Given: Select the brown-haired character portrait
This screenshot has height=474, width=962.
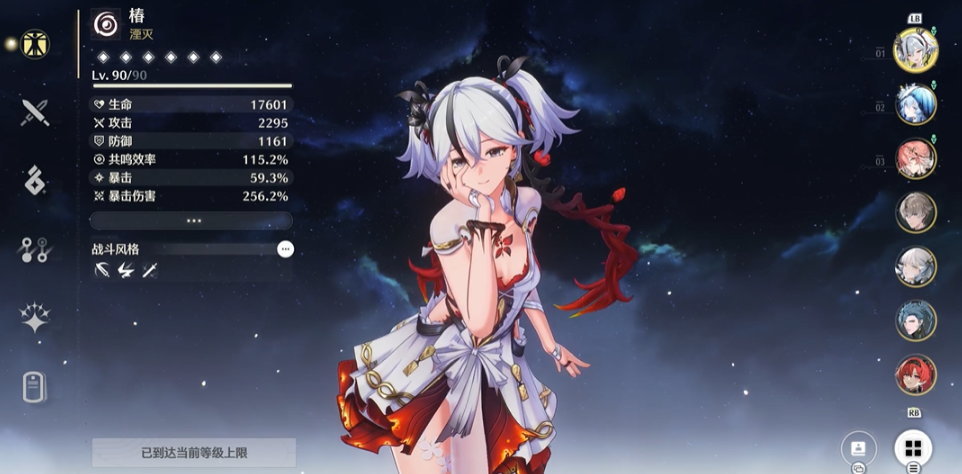Looking at the screenshot, I should pyautogui.click(x=915, y=213).
